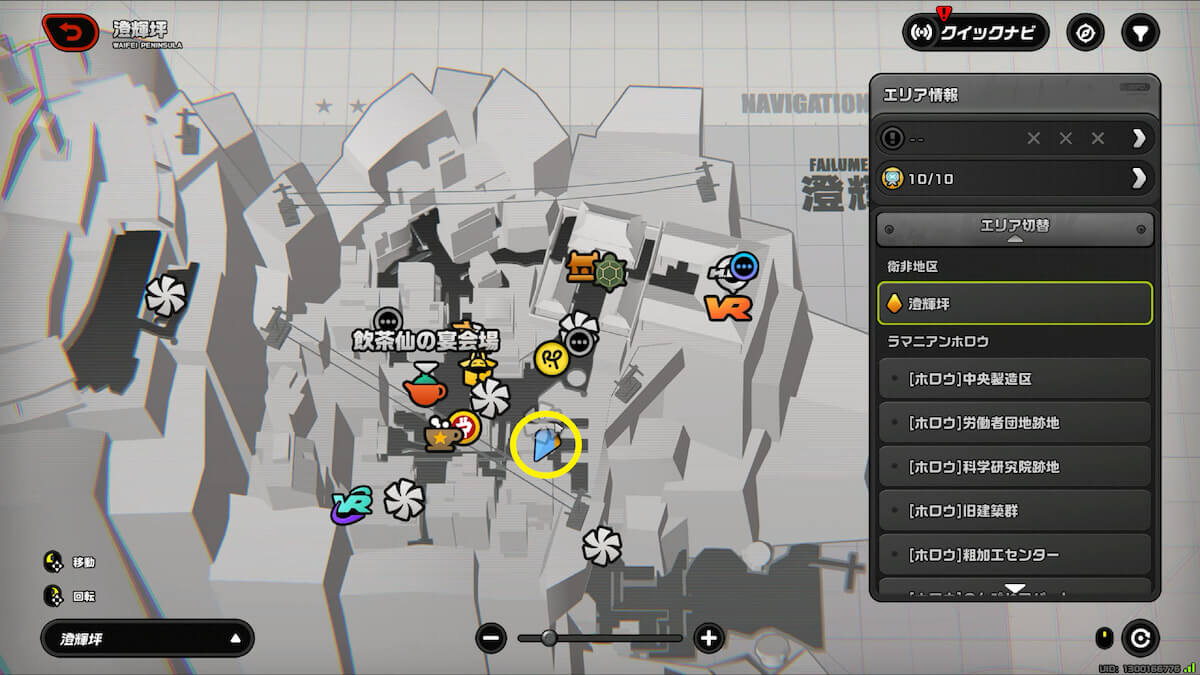Reset map view with the circular arrow button
1200x675 pixels.
(1139, 637)
